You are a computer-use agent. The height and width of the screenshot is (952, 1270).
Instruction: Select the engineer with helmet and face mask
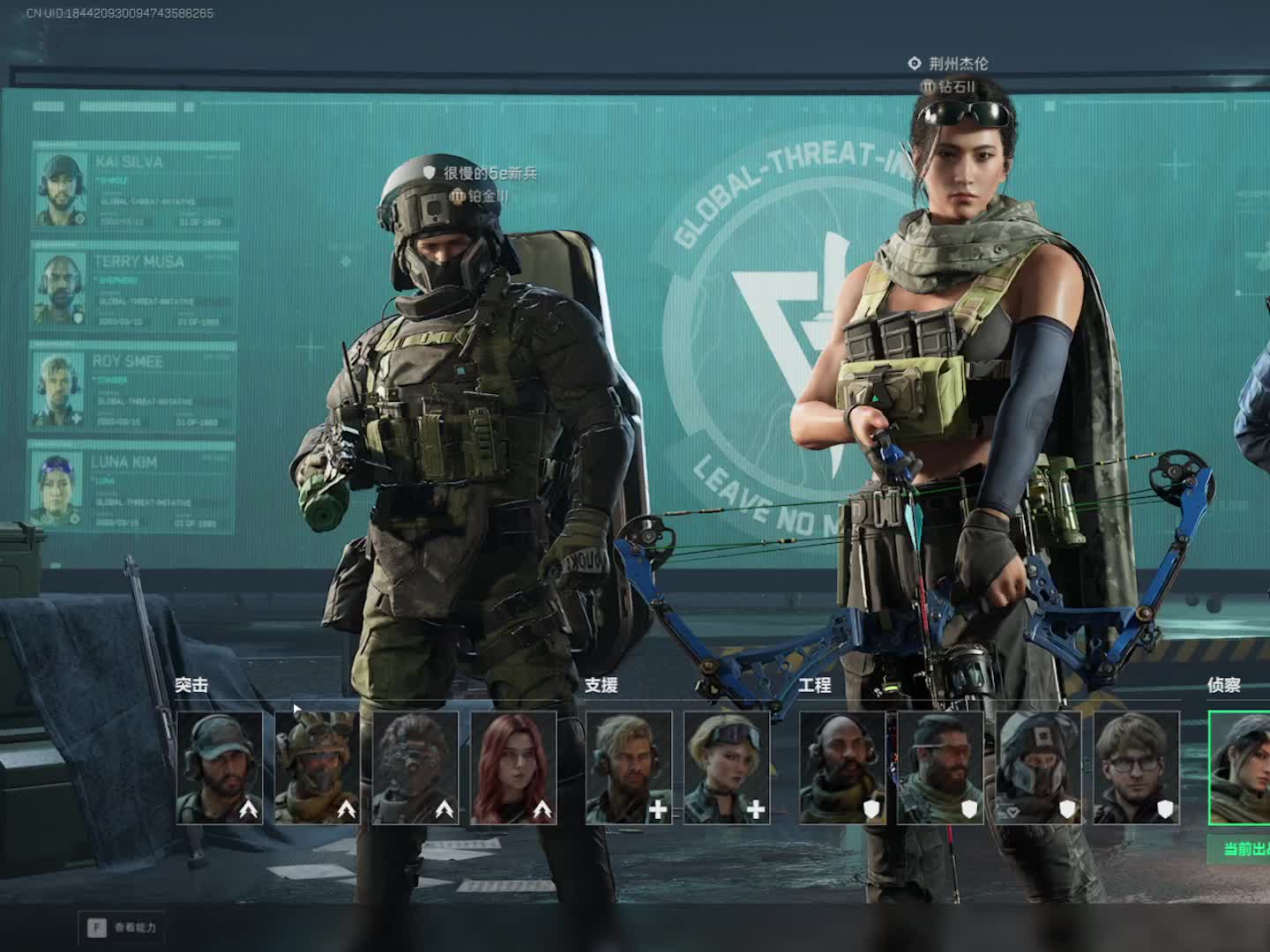1038,767
